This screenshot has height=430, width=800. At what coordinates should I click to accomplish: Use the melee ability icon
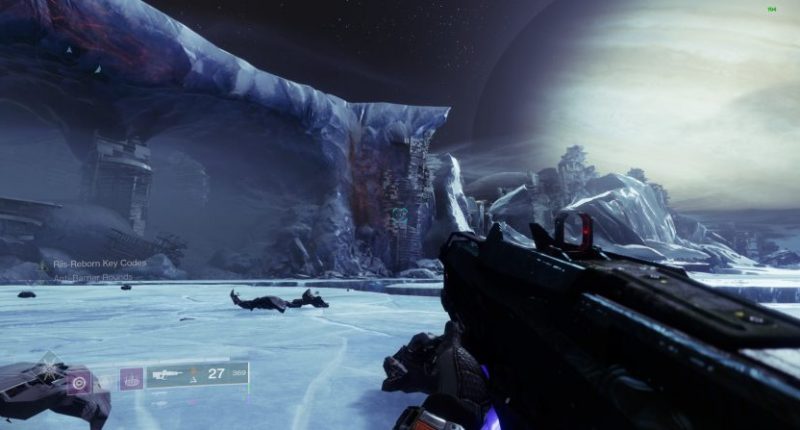click(129, 379)
